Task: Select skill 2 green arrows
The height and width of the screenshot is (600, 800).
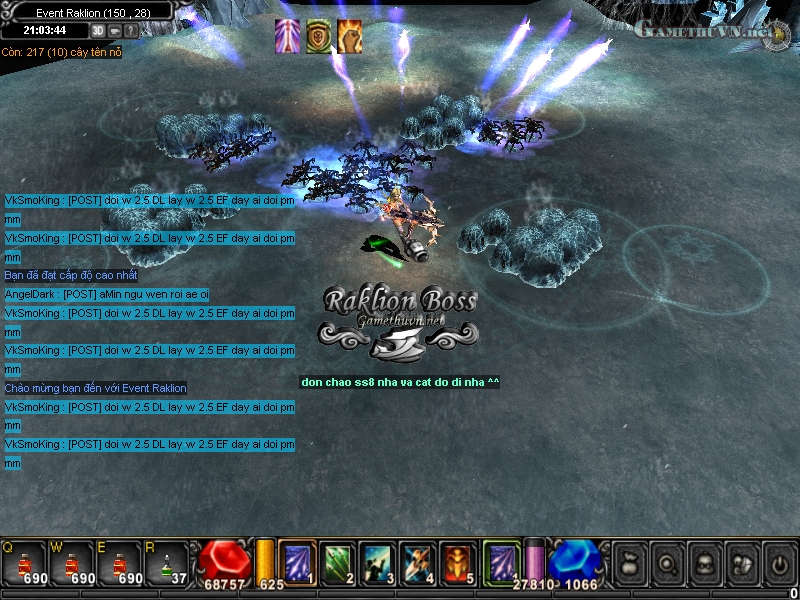Action: [338, 561]
